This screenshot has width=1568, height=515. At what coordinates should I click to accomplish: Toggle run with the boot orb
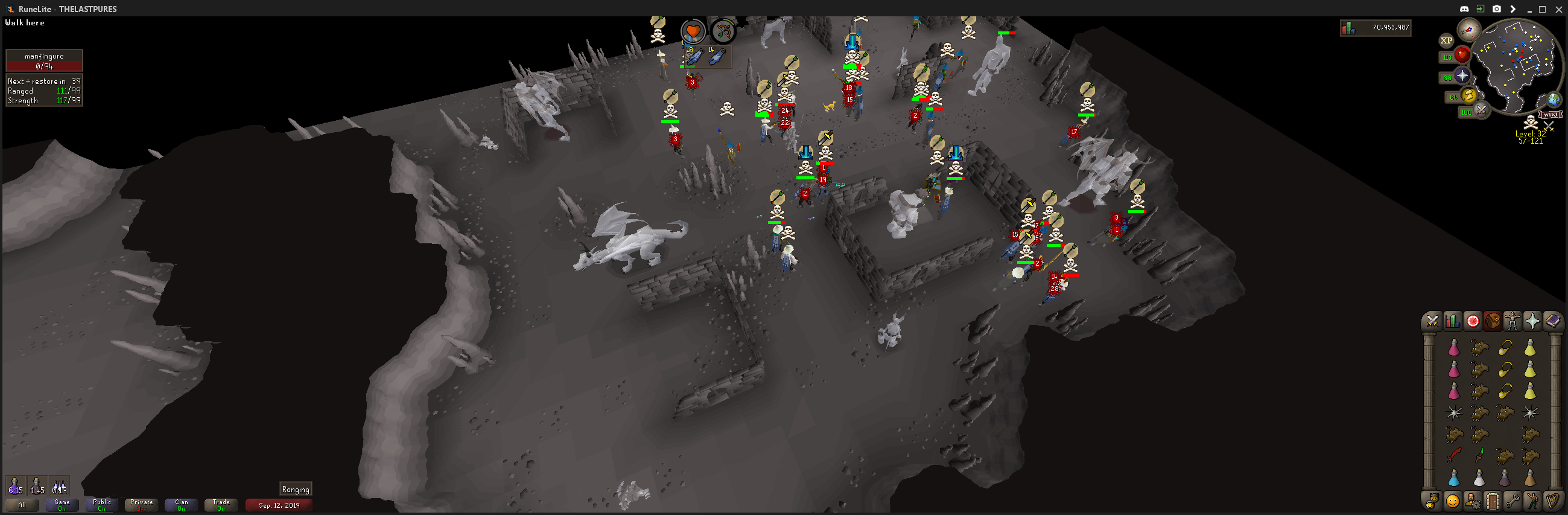click(1468, 95)
